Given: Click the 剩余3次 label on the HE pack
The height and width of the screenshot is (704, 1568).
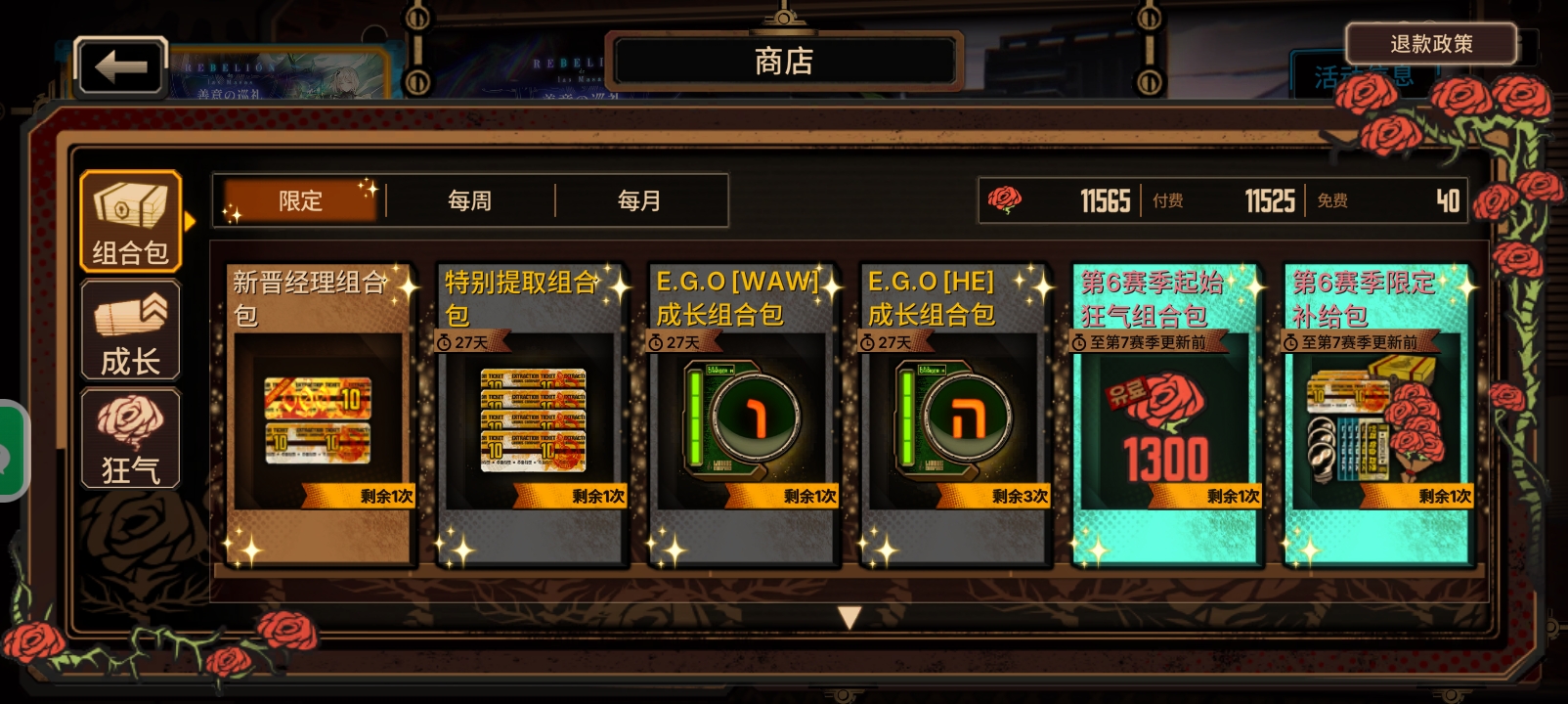Looking at the screenshot, I should tap(1020, 497).
